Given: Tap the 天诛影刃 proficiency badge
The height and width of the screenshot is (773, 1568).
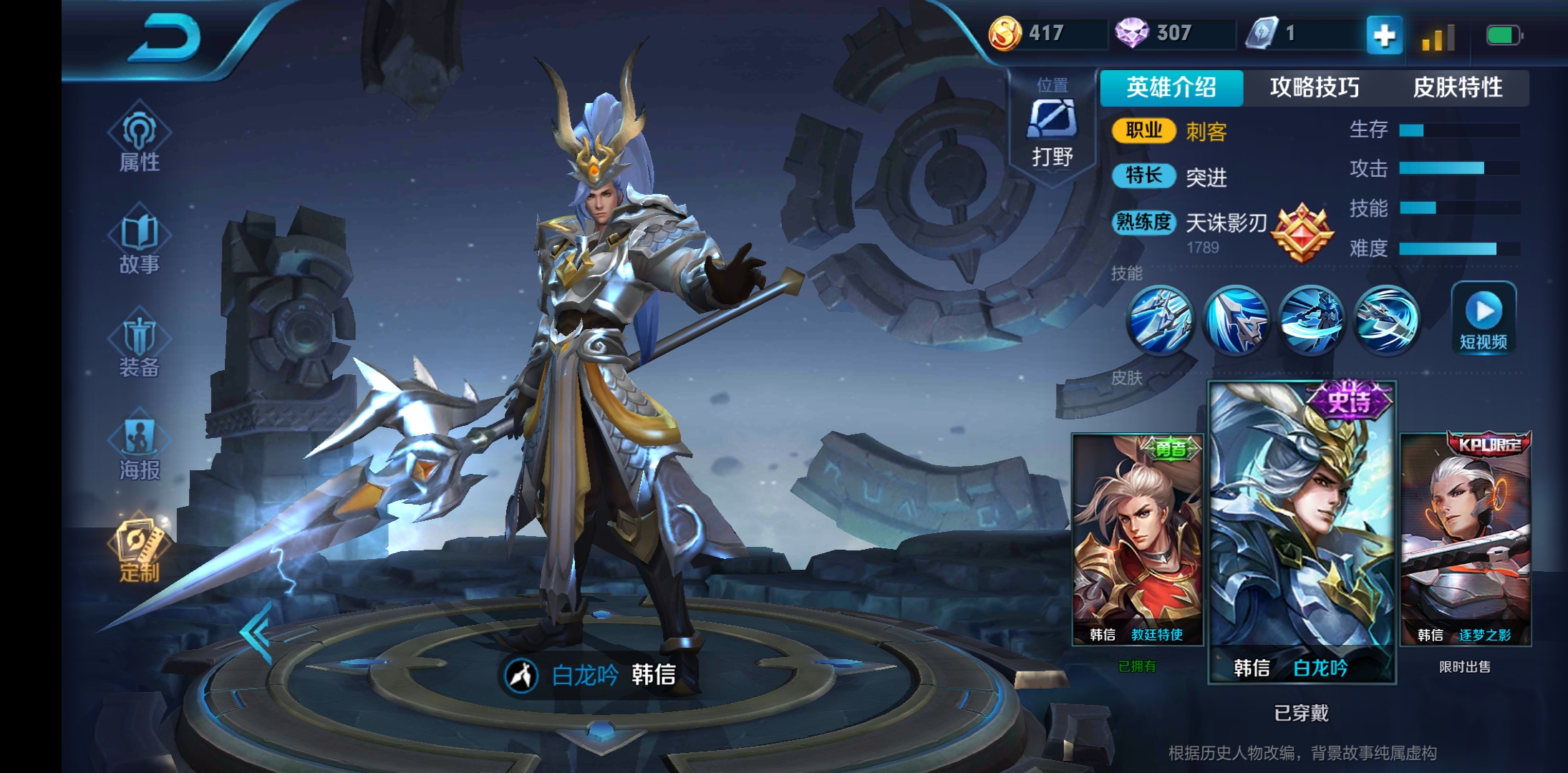Looking at the screenshot, I should point(1301,232).
